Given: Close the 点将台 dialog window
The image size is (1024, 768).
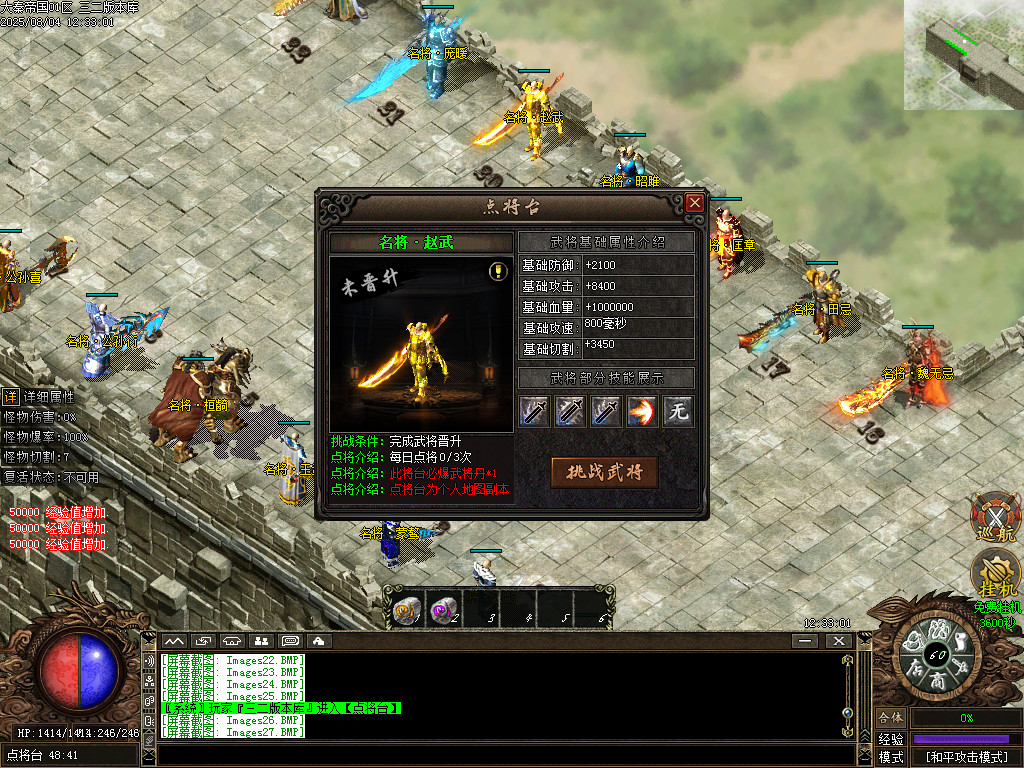Looking at the screenshot, I should pos(694,203).
